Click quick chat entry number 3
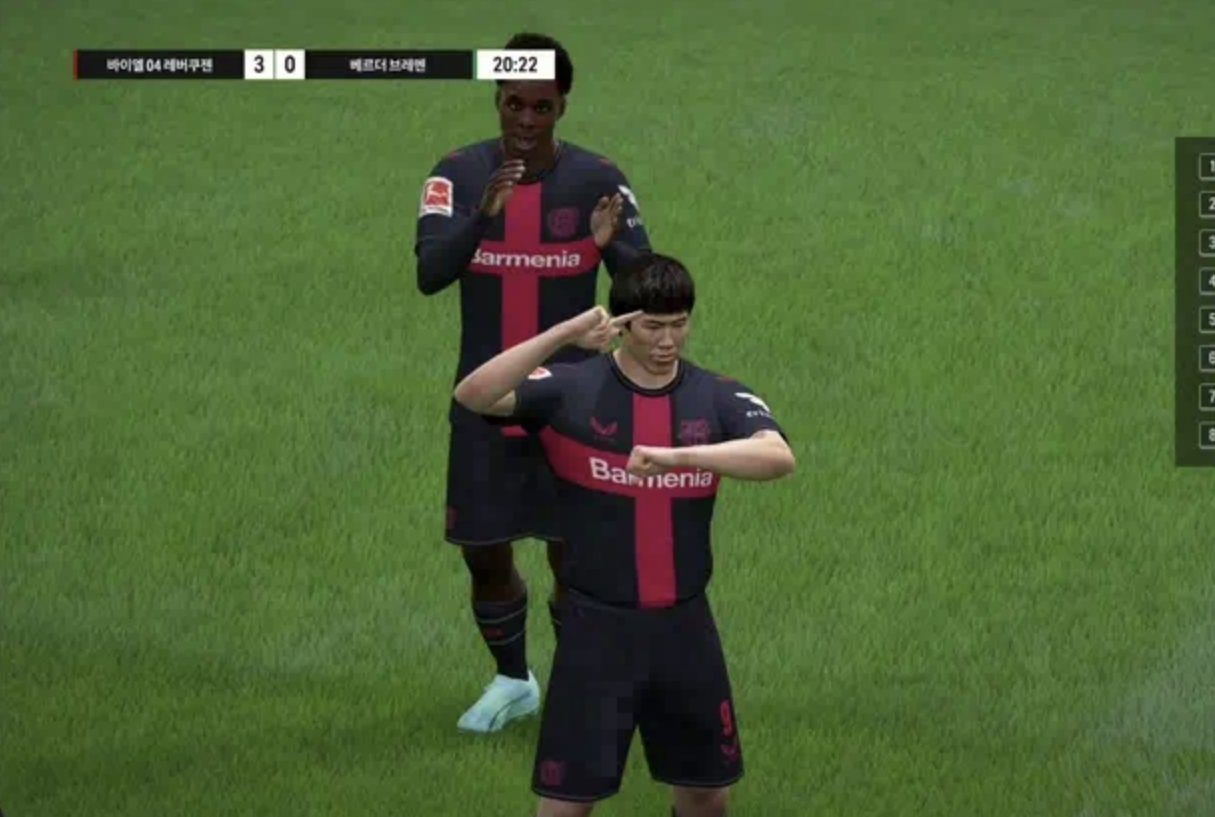The height and width of the screenshot is (817, 1215). 1206,243
